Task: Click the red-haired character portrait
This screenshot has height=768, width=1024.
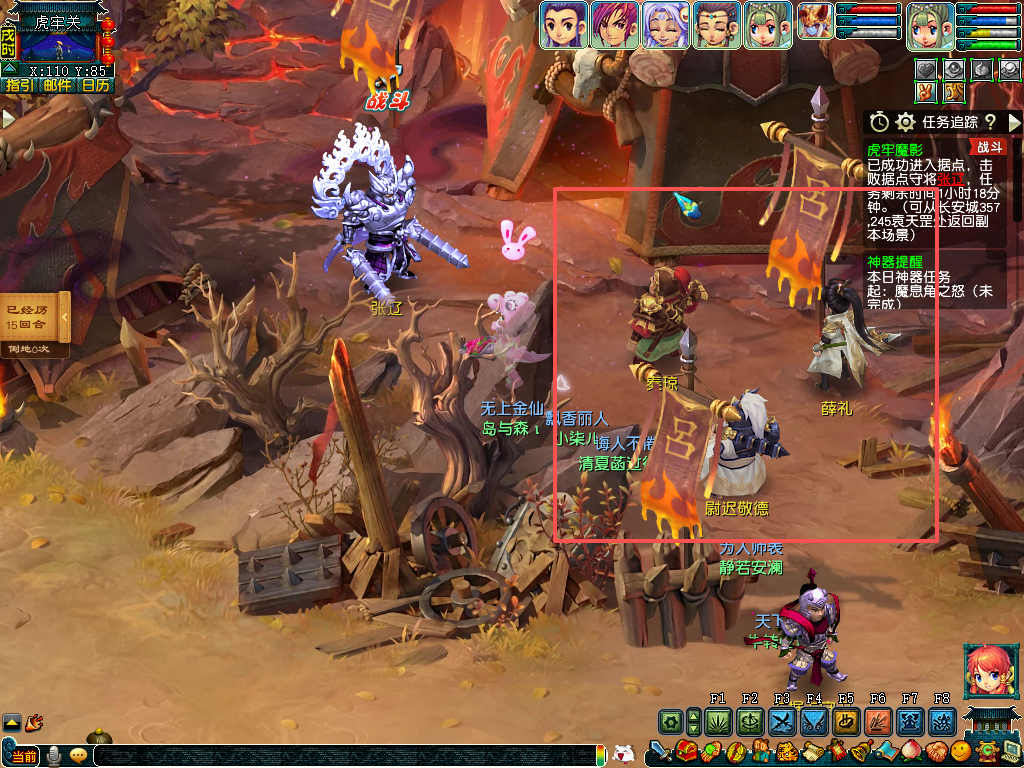Action: pyautogui.click(x=988, y=671)
